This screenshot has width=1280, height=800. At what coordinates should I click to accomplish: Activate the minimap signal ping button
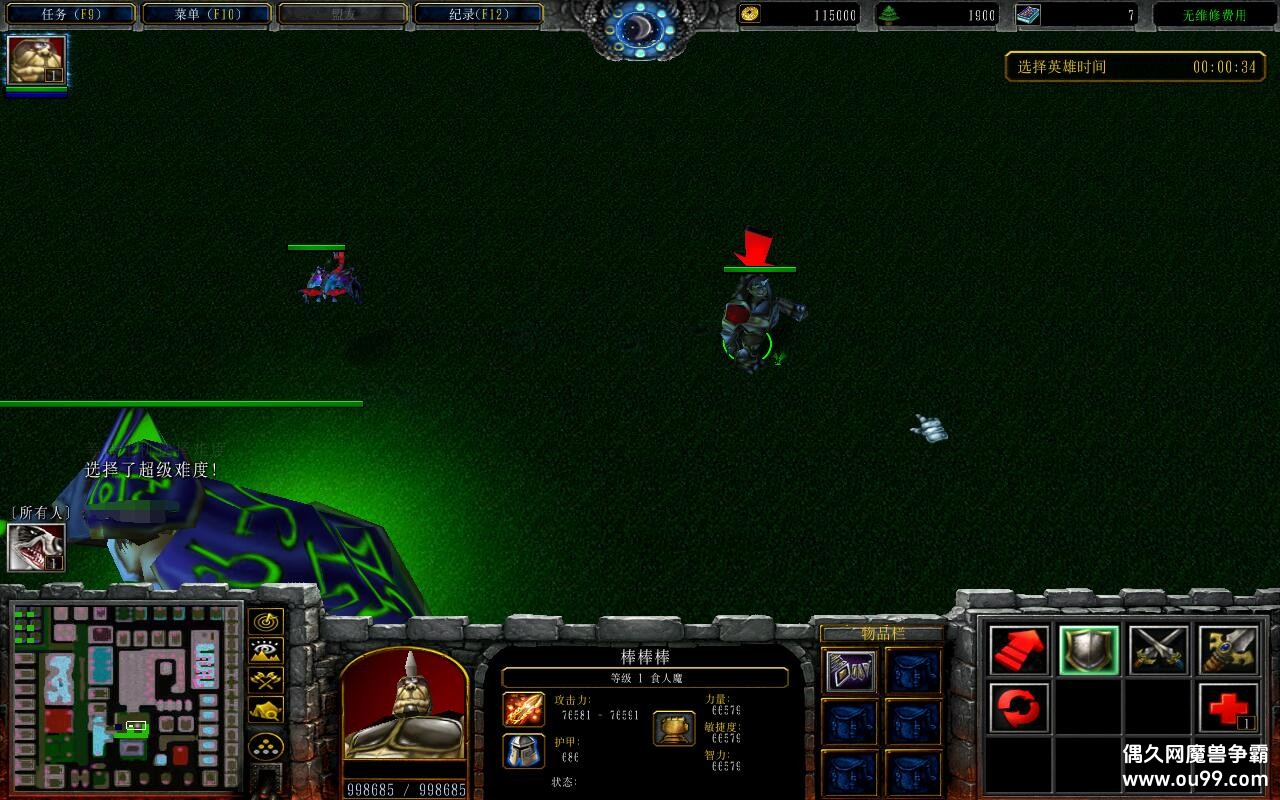tap(265, 621)
